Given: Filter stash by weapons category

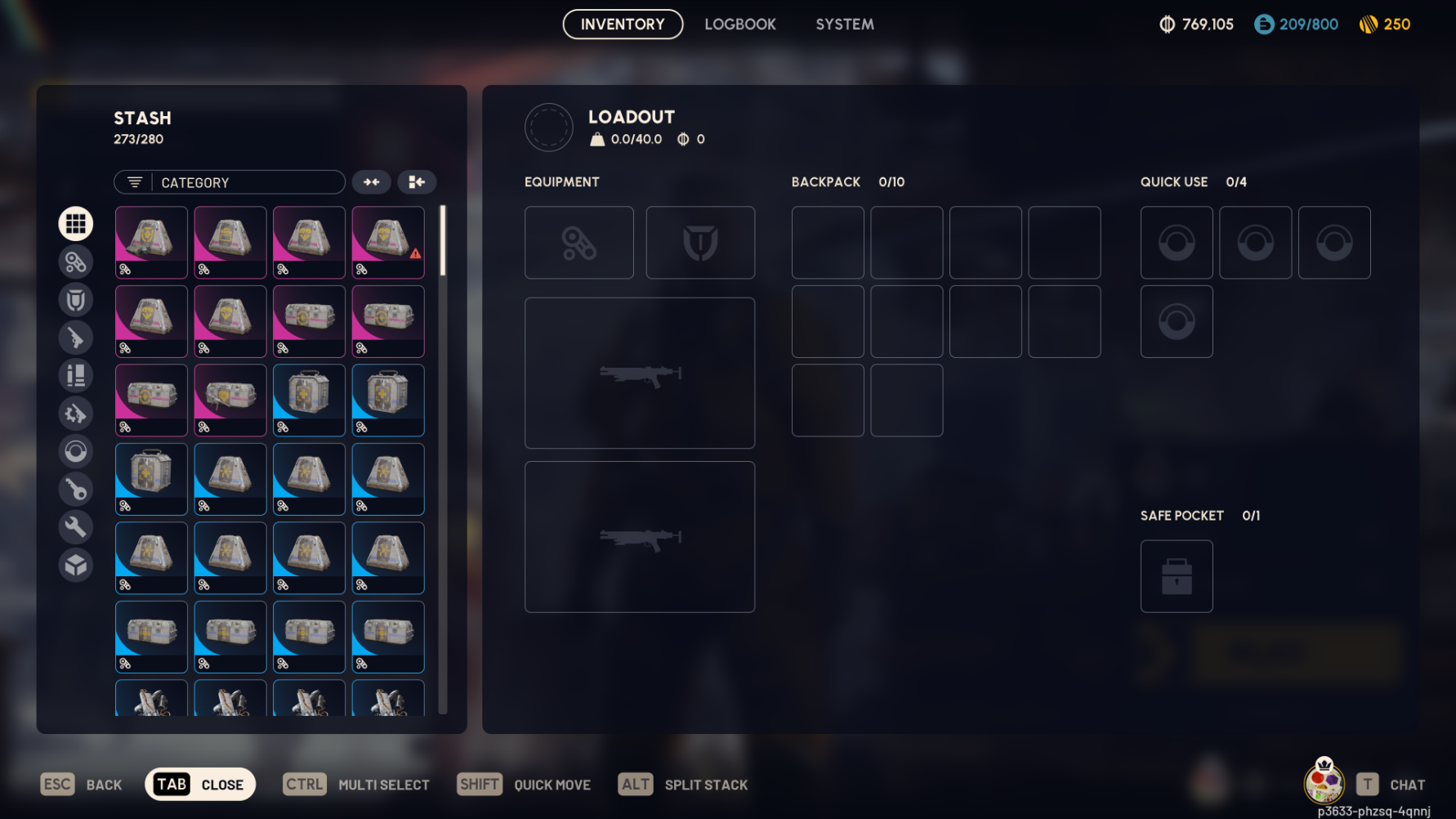Looking at the screenshot, I should point(76,338).
